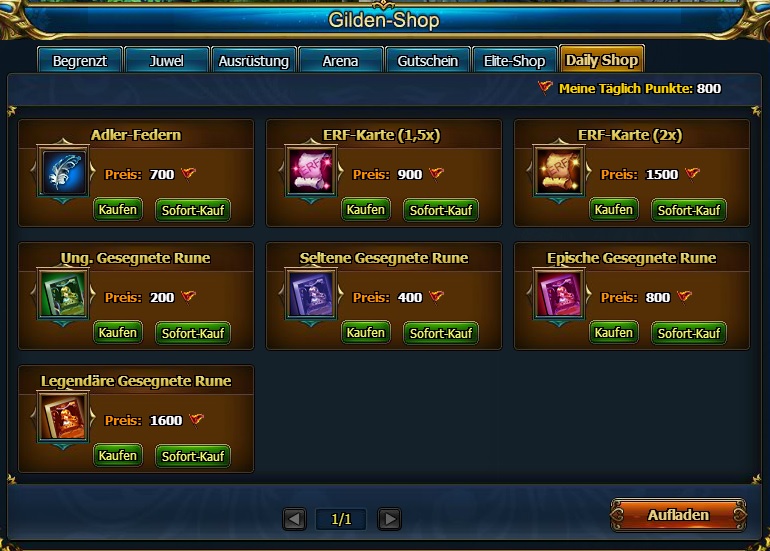Viewport: 770px width, 551px height.
Task: Select the Daily Shop tab
Action: tap(602, 60)
